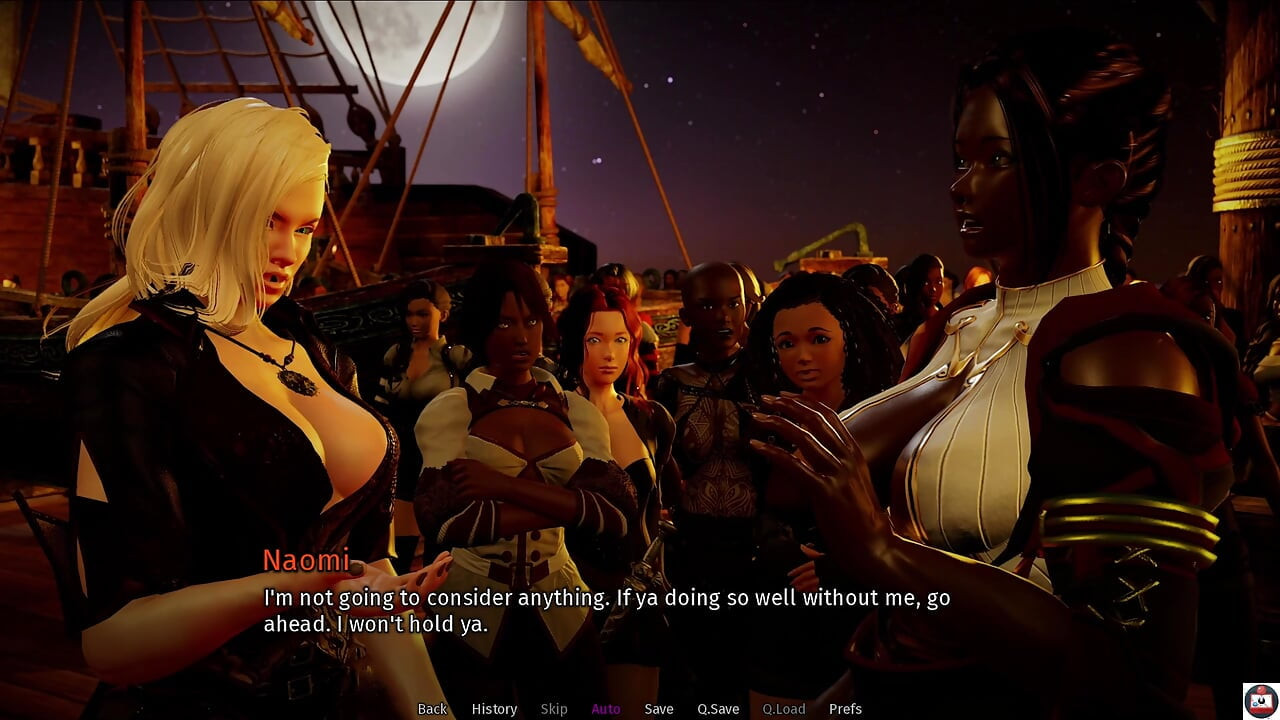The height and width of the screenshot is (720, 1280).
Task: Quick save with Q.Save
Action: [718, 709]
